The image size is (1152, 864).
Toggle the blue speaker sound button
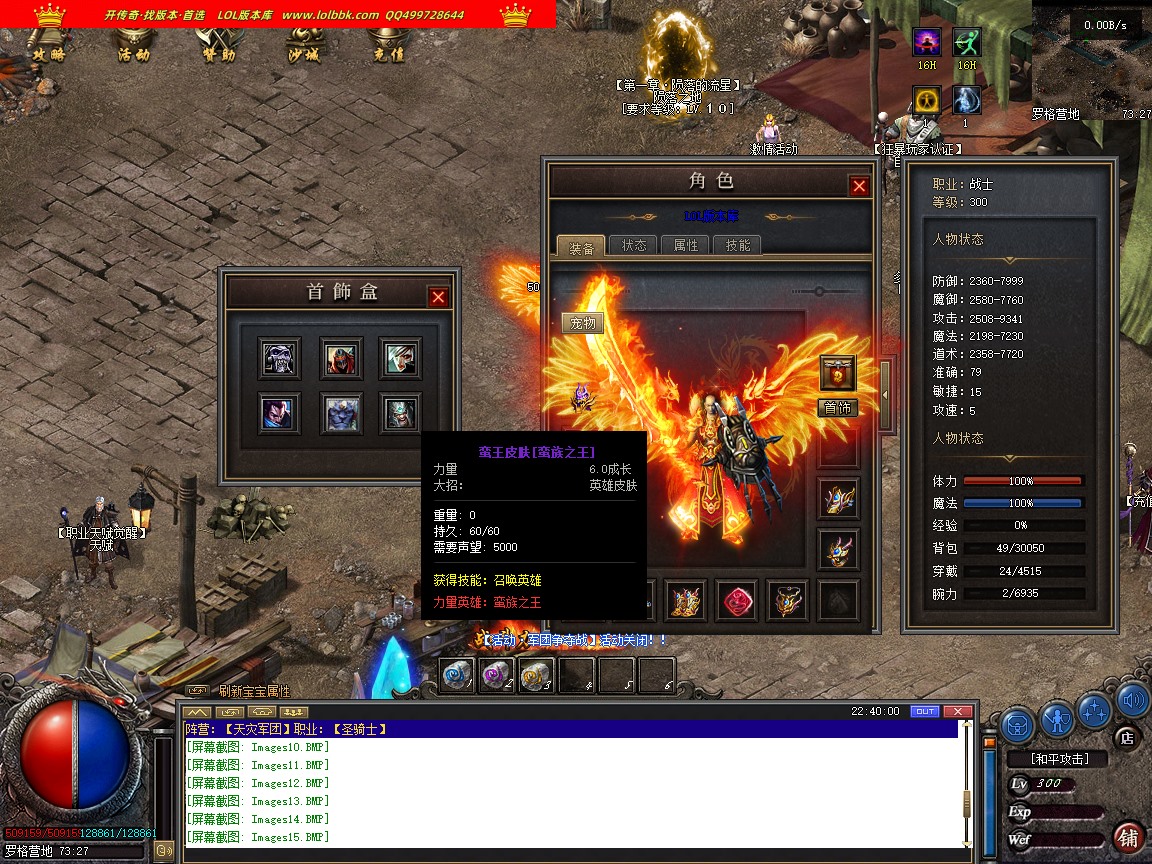(x=1132, y=700)
